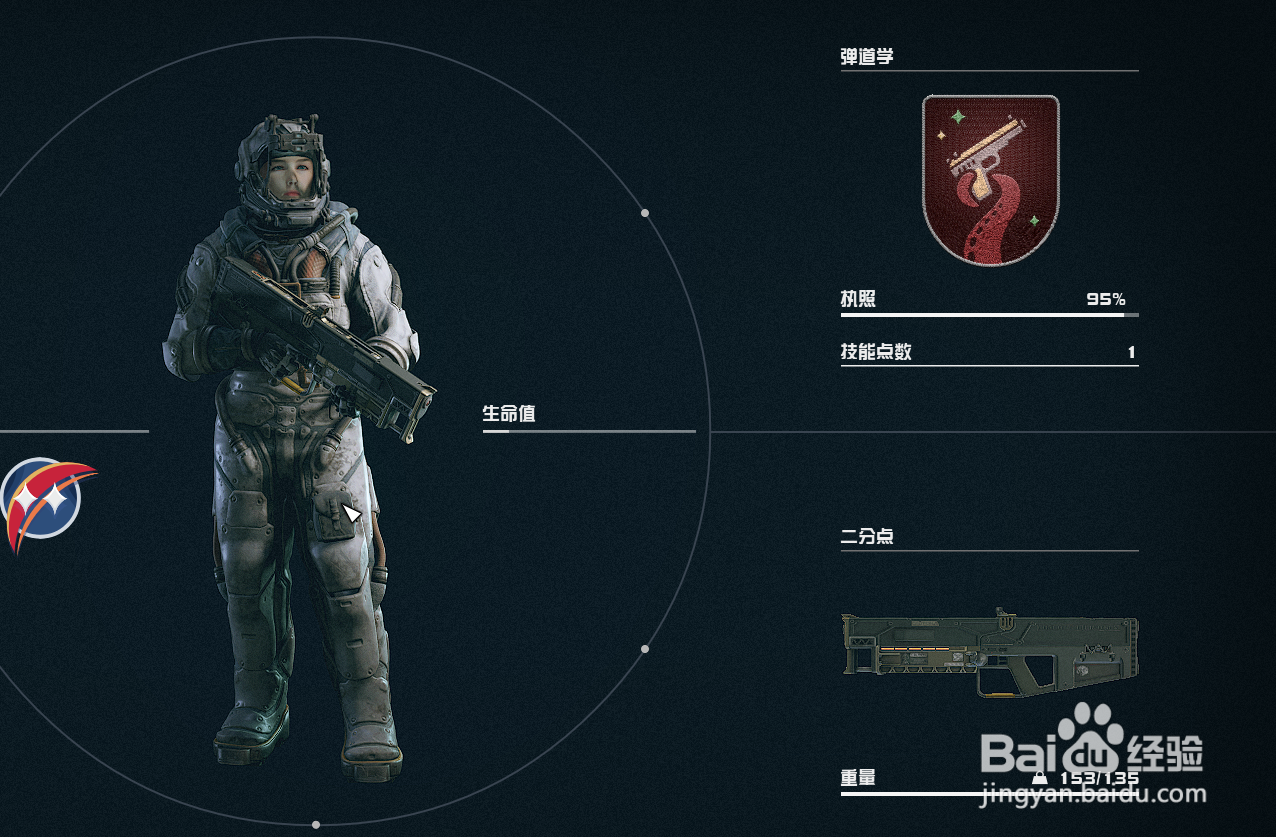This screenshot has width=1276, height=837.
Task: Select the central character model for status
Action: click(x=300, y=440)
